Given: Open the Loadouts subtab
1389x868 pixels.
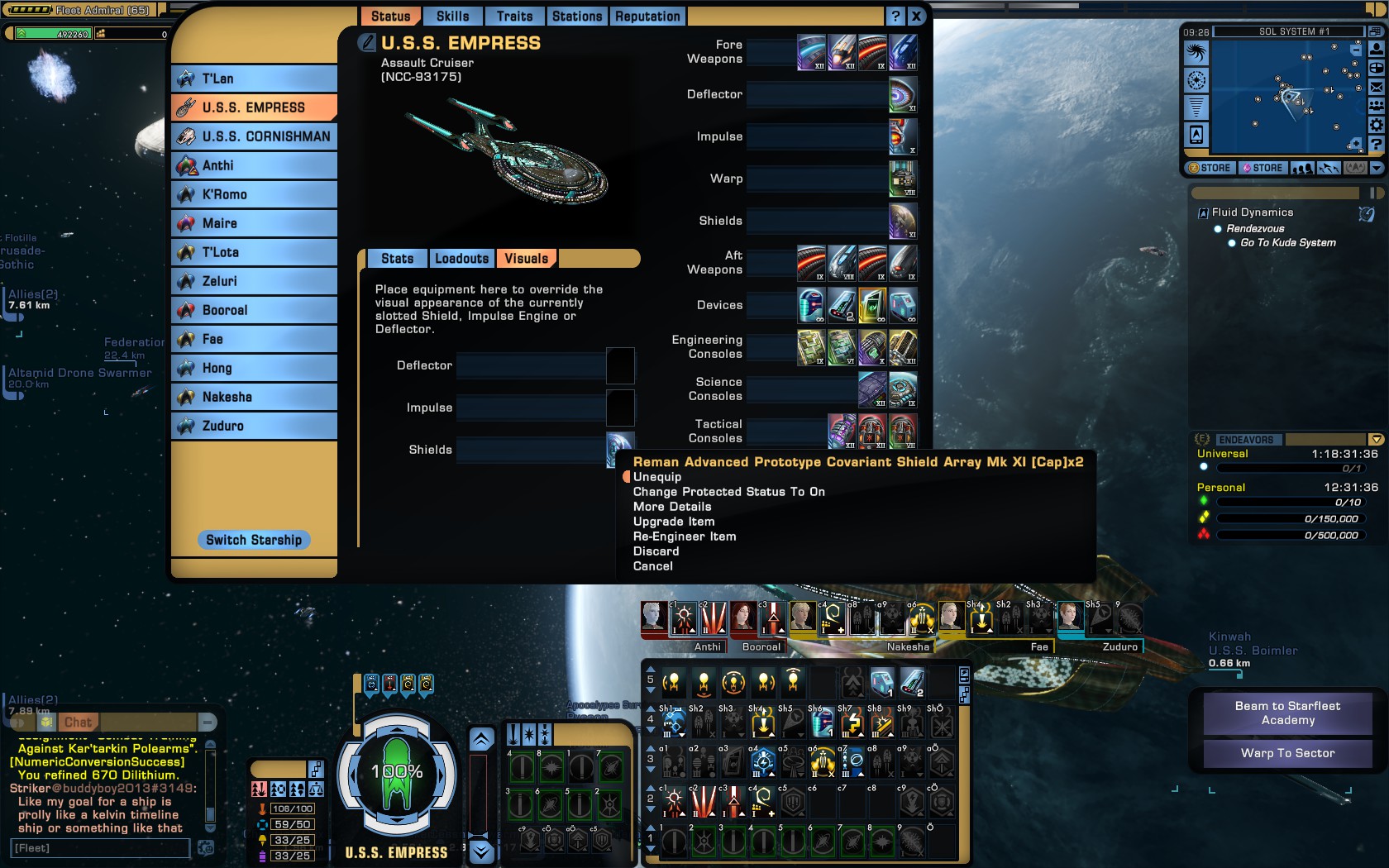Looking at the screenshot, I should pyautogui.click(x=461, y=259).
